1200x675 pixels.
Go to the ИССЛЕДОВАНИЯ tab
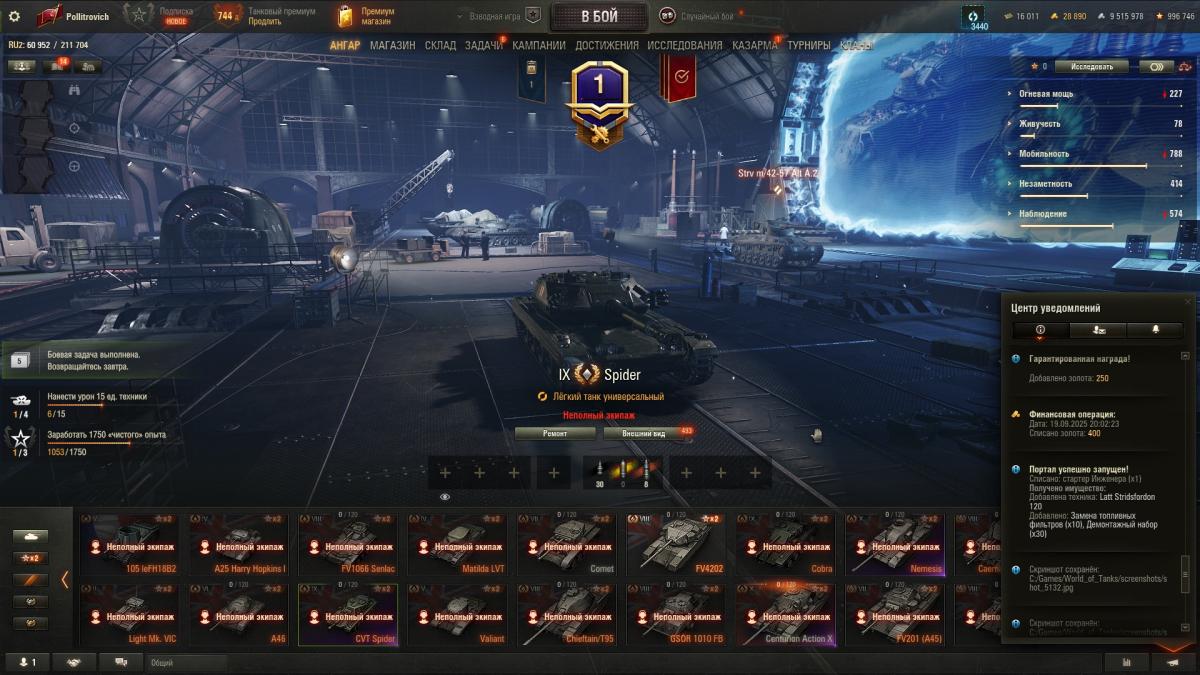point(684,45)
